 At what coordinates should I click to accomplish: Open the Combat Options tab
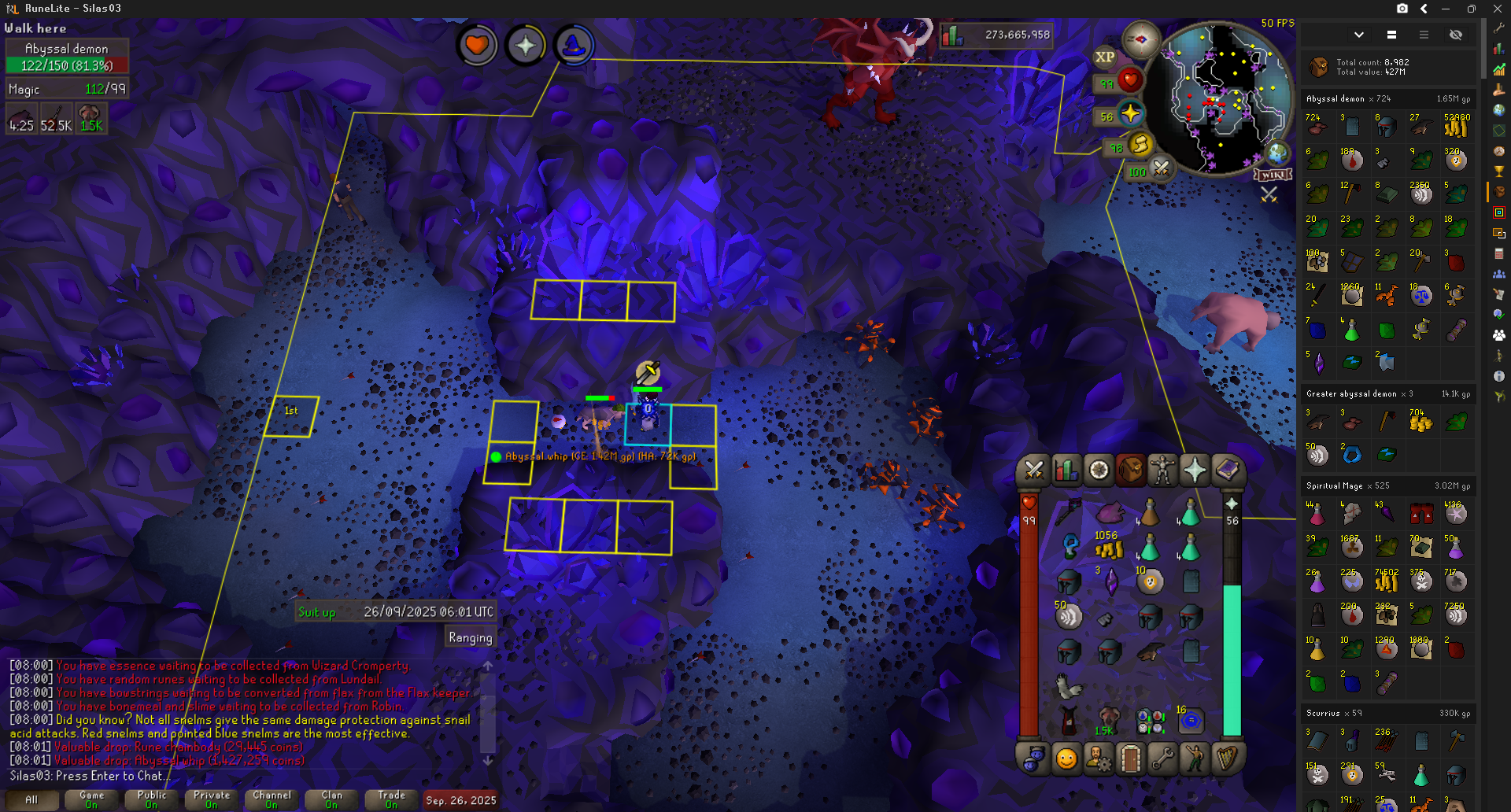click(1034, 471)
